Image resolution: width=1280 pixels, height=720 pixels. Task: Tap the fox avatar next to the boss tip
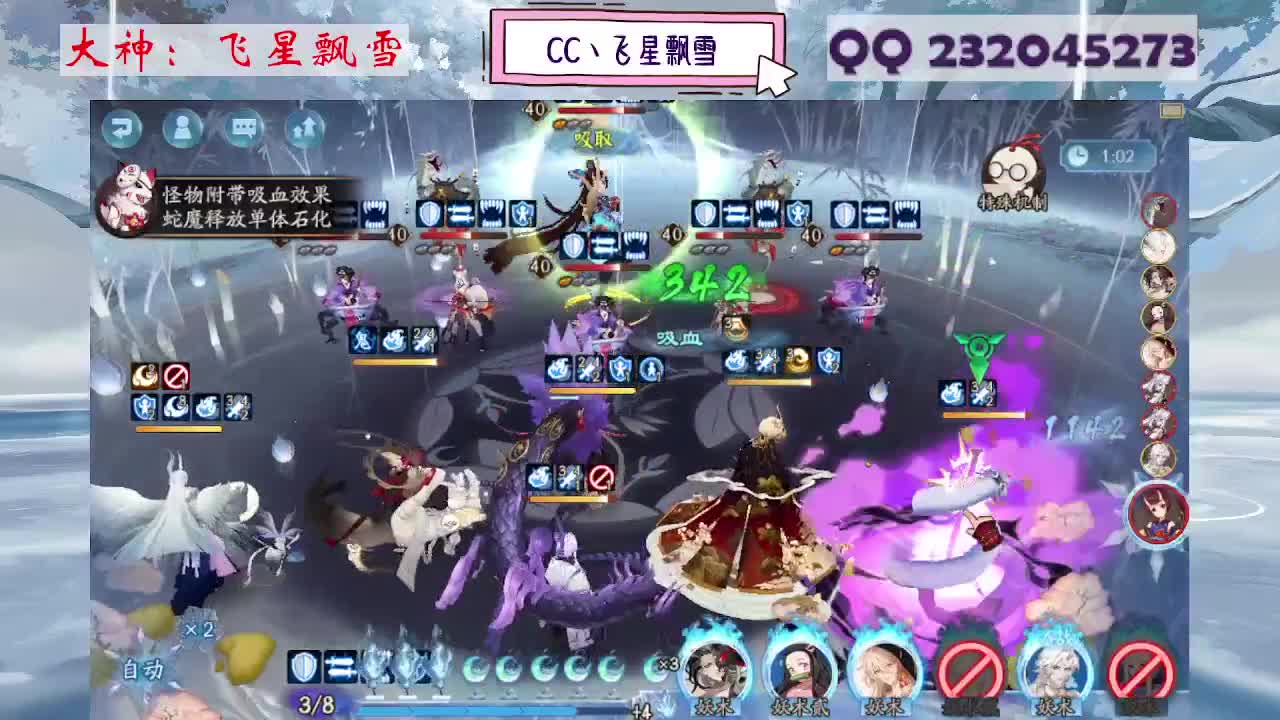click(127, 200)
